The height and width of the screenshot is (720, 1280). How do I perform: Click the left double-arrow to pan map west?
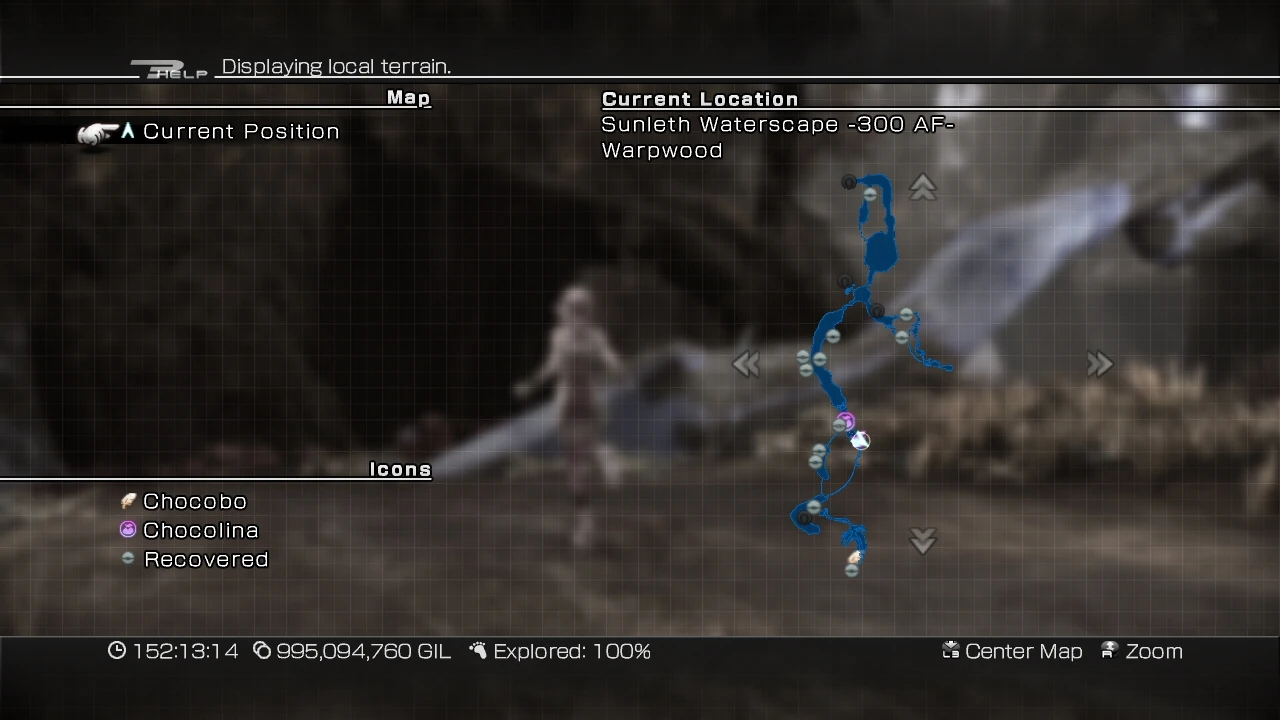(x=746, y=364)
